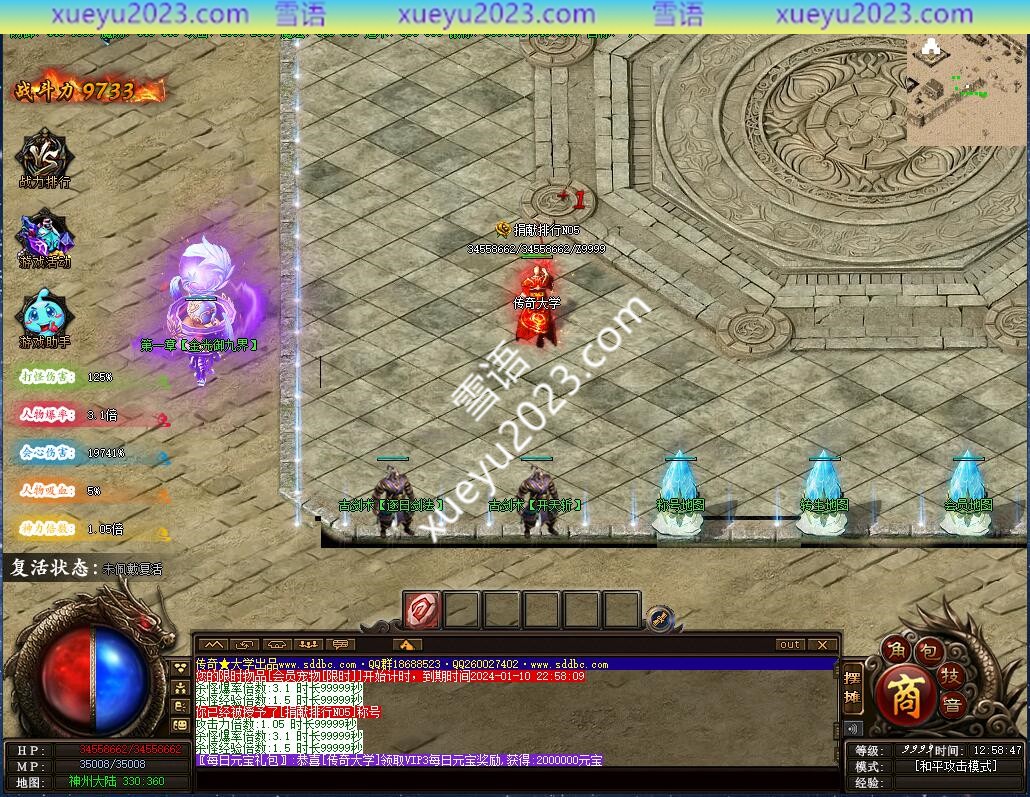The width and height of the screenshot is (1030, 797).
Task: Open the 技 skills button
Action: coord(952,677)
